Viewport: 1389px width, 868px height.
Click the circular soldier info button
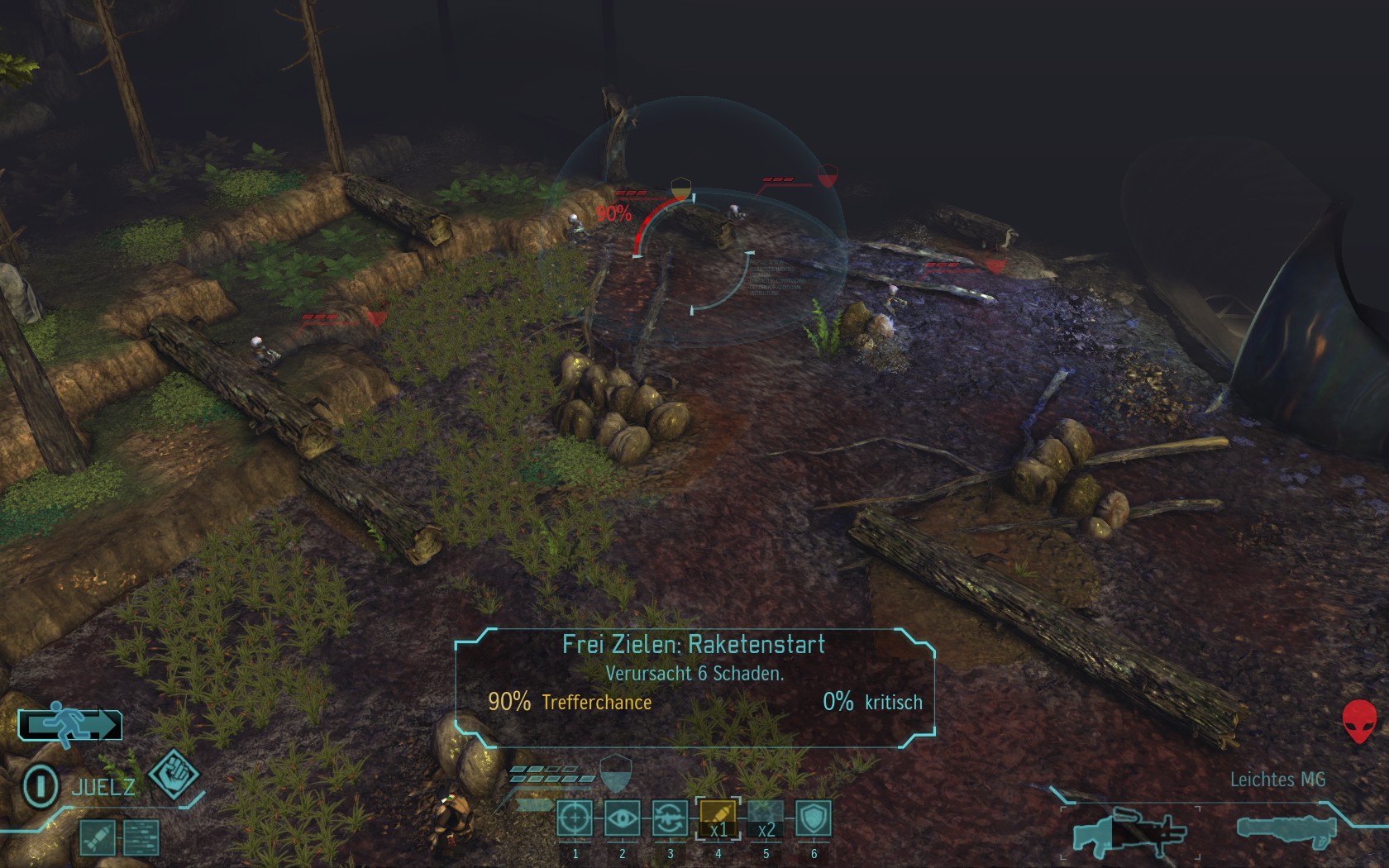pyautogui.click(x=40, y=785)
